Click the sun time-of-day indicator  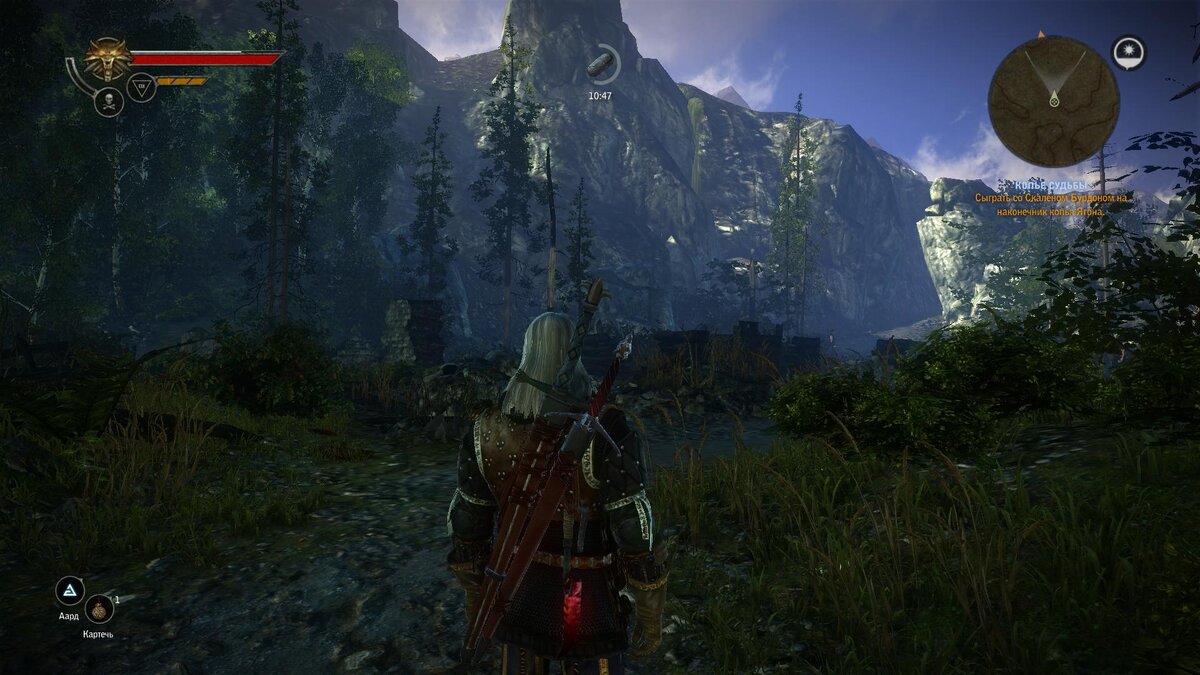click(x=1129, y=53)
